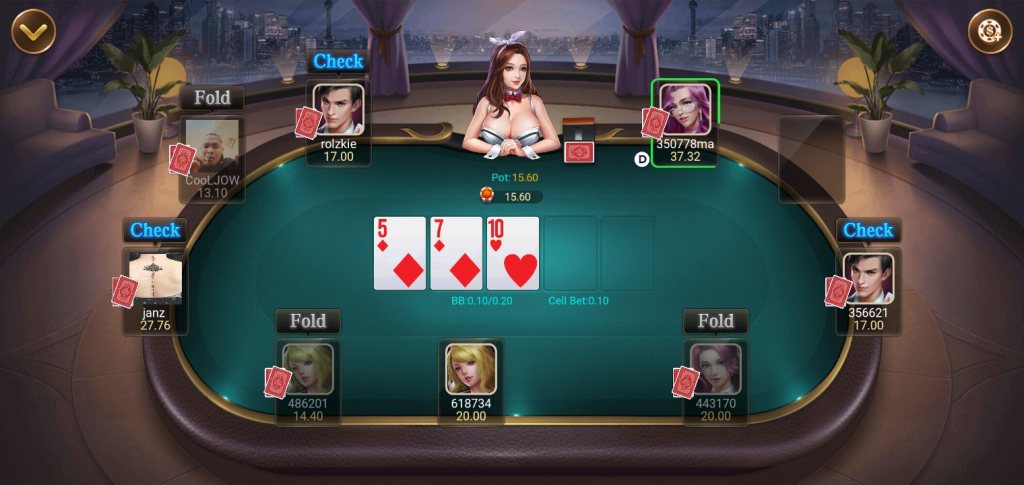Open janz's player profile
The image size is (1024, 485).
pyautogui.click(x=156, y=278)
